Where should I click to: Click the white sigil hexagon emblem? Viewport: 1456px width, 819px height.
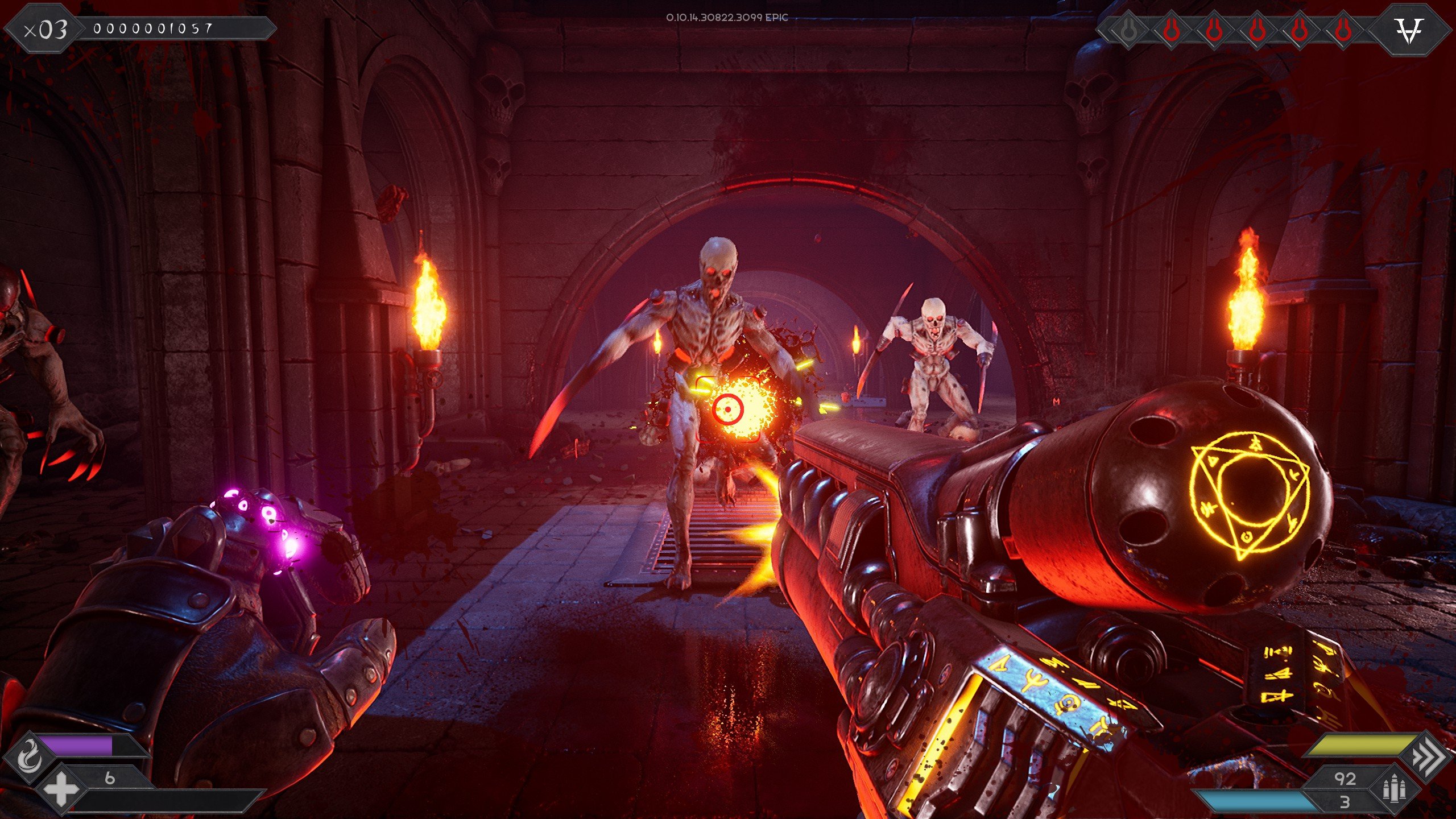coord(1410,30)
